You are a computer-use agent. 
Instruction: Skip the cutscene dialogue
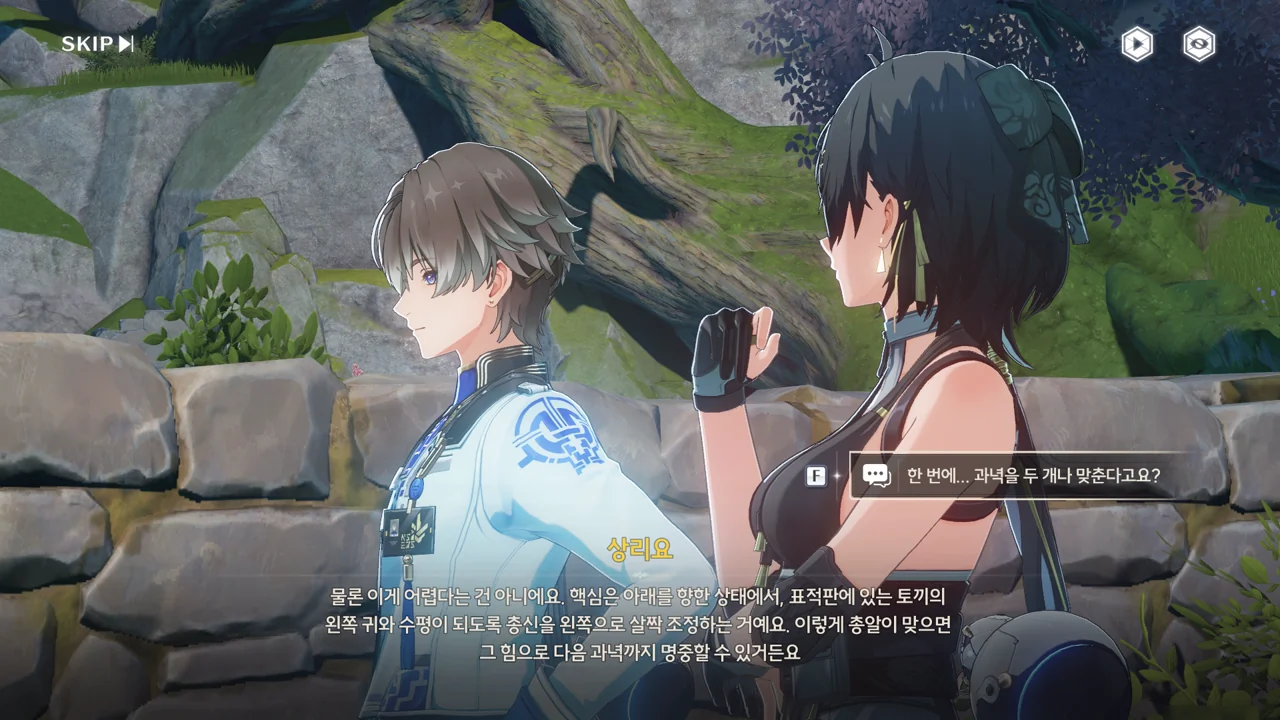click(97, 44)
